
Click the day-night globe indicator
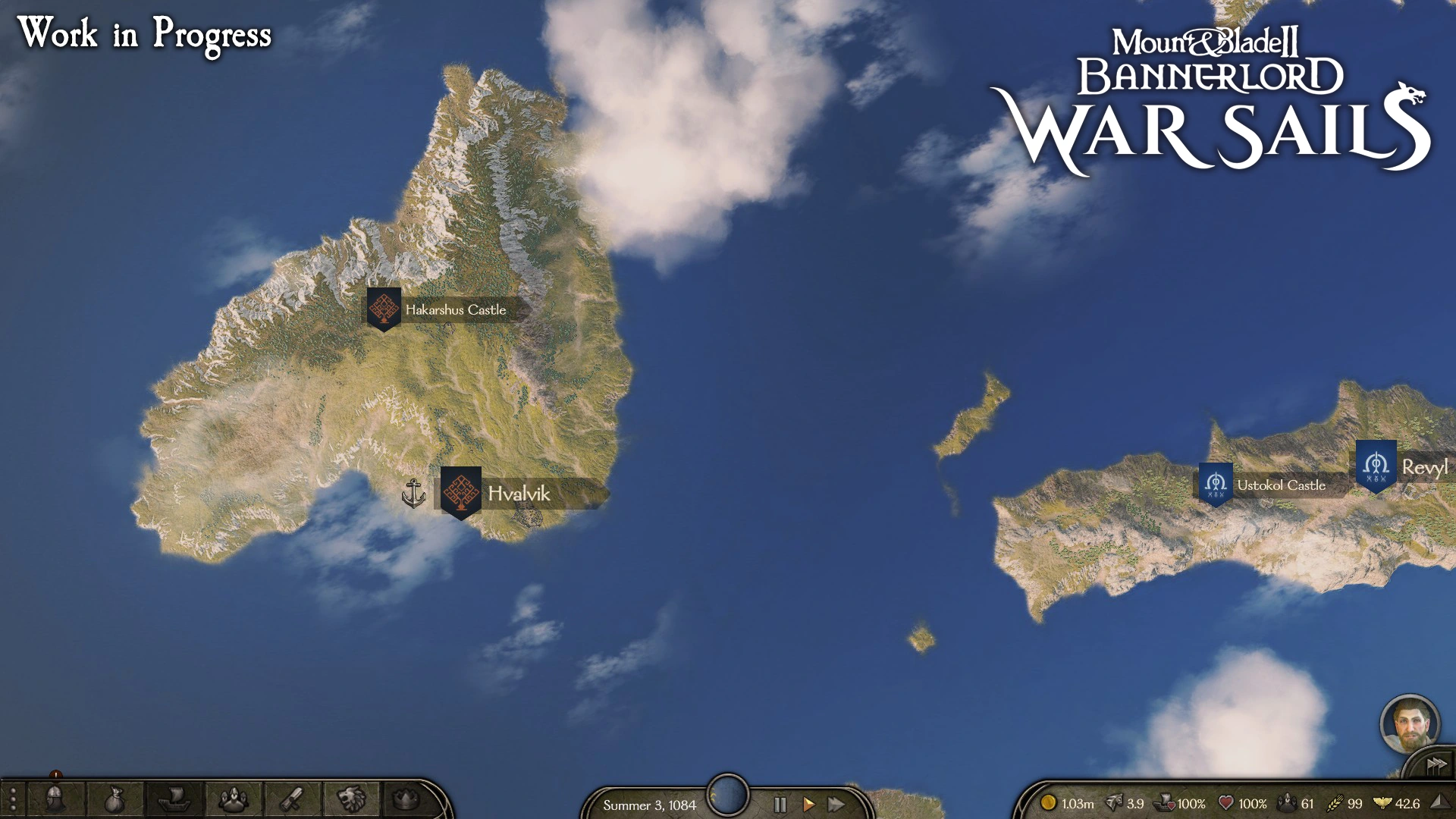tap(727, 793)
